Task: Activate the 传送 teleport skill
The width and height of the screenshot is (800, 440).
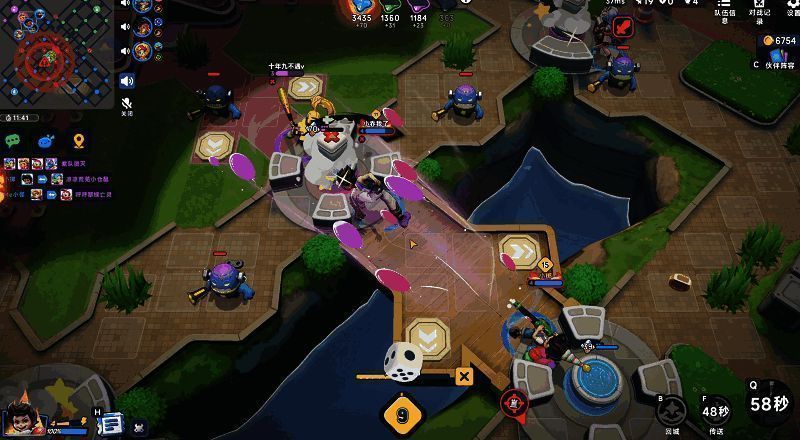Action: tap(716, 411)
